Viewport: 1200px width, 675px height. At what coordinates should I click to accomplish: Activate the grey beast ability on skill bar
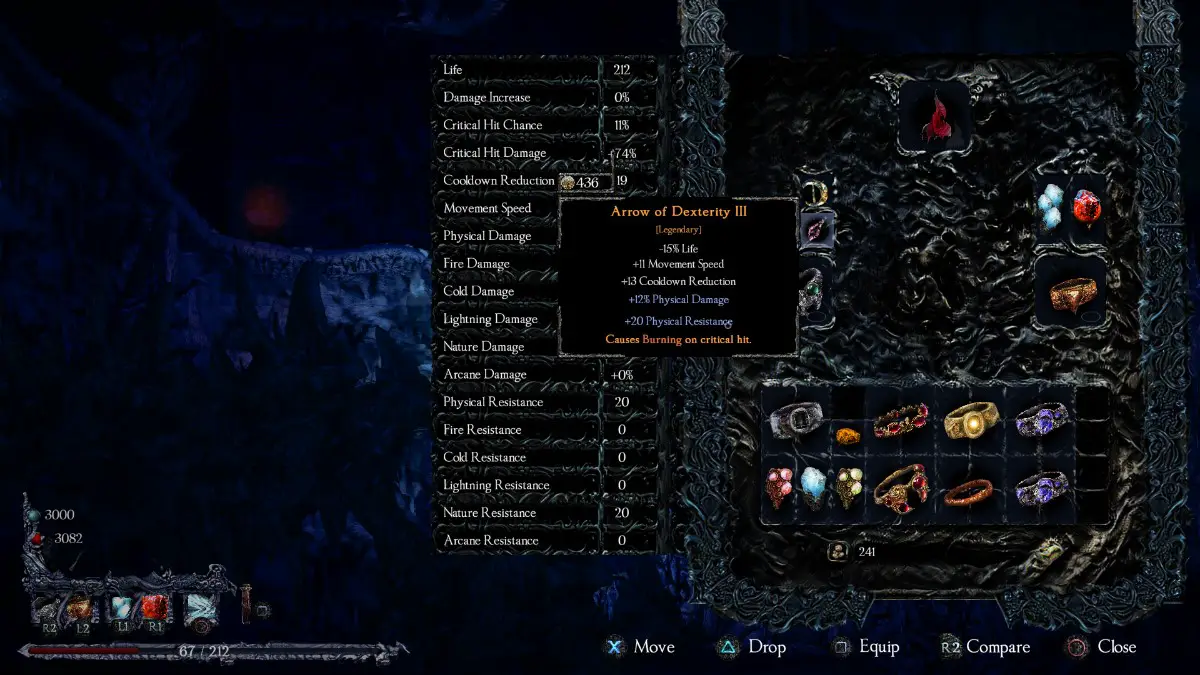[x=48, y=608]
